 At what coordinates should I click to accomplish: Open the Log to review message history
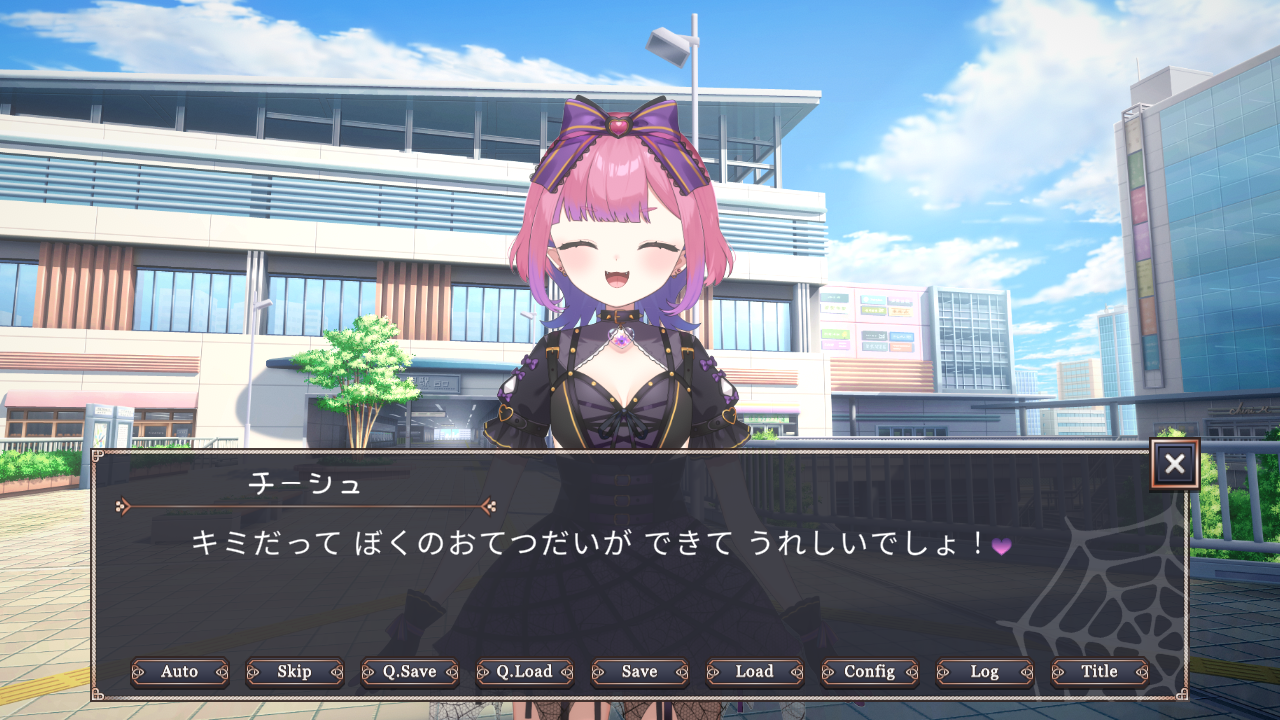click(x=984, y=672)
